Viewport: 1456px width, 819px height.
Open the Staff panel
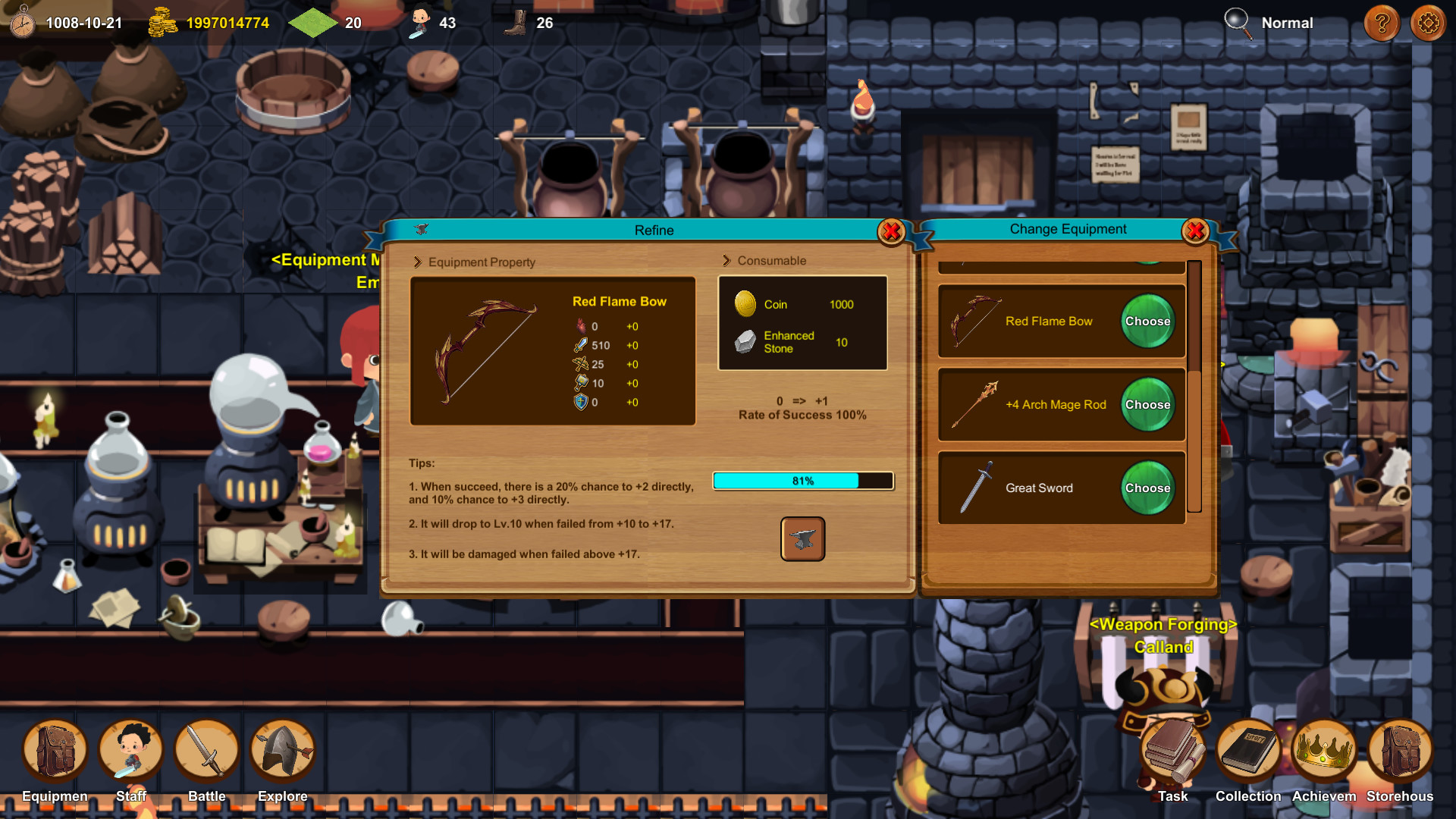(130, 751)
